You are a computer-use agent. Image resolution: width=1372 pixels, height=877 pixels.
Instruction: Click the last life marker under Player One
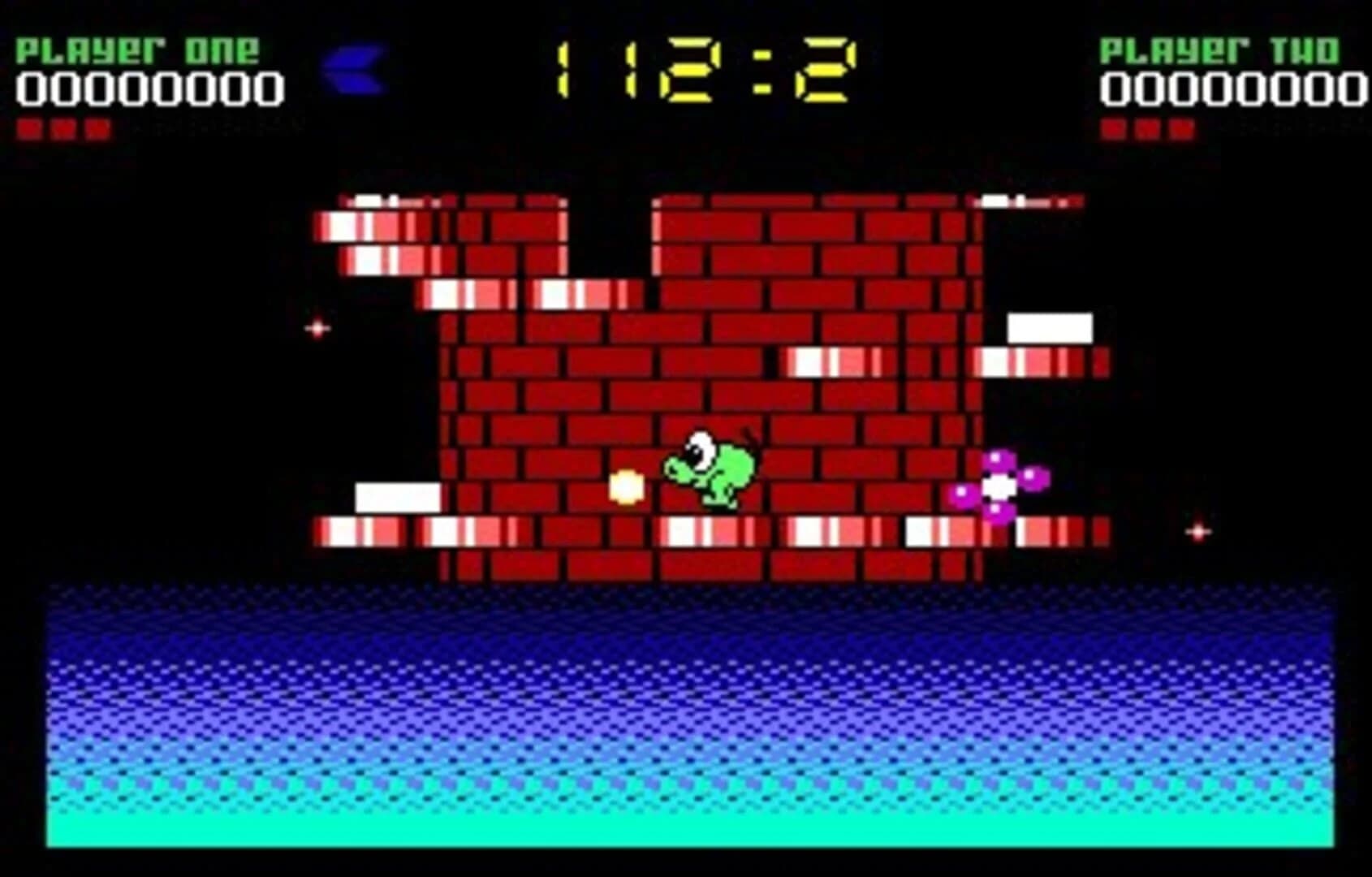(x=97, y=127)
